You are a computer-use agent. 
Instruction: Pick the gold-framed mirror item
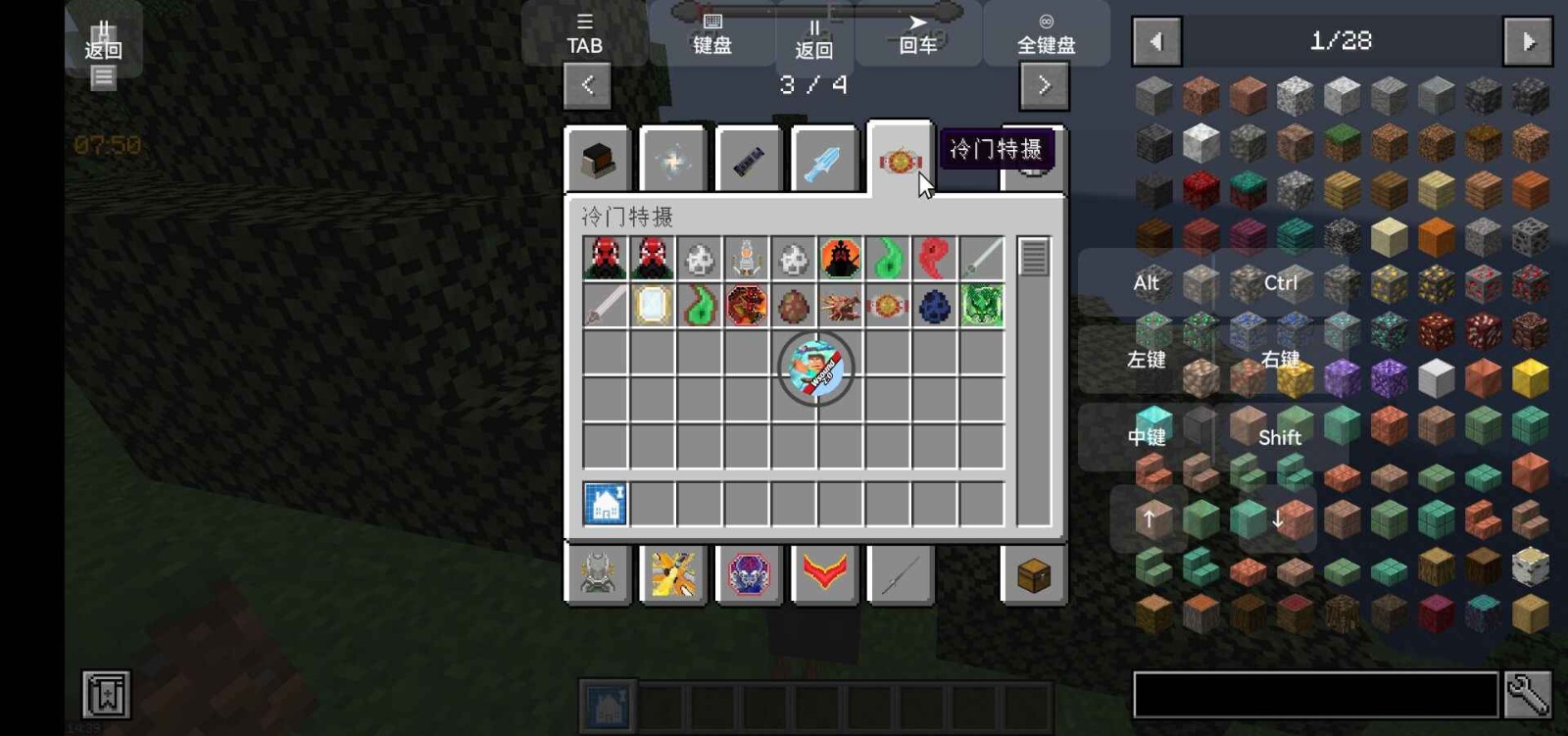653,306
